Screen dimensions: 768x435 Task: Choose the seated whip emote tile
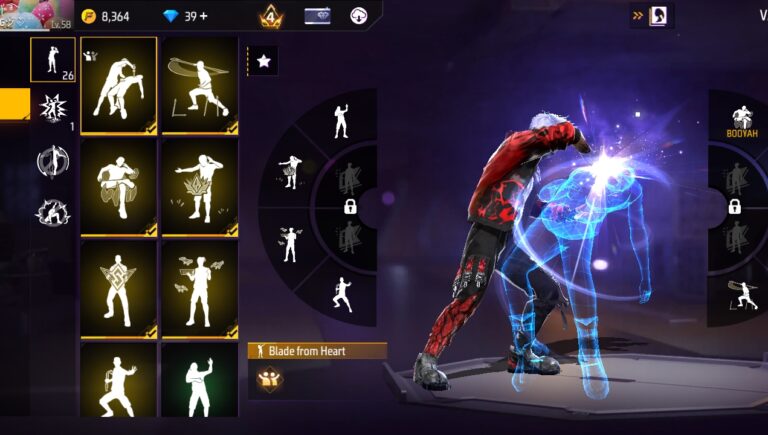[x=200, y=85]
